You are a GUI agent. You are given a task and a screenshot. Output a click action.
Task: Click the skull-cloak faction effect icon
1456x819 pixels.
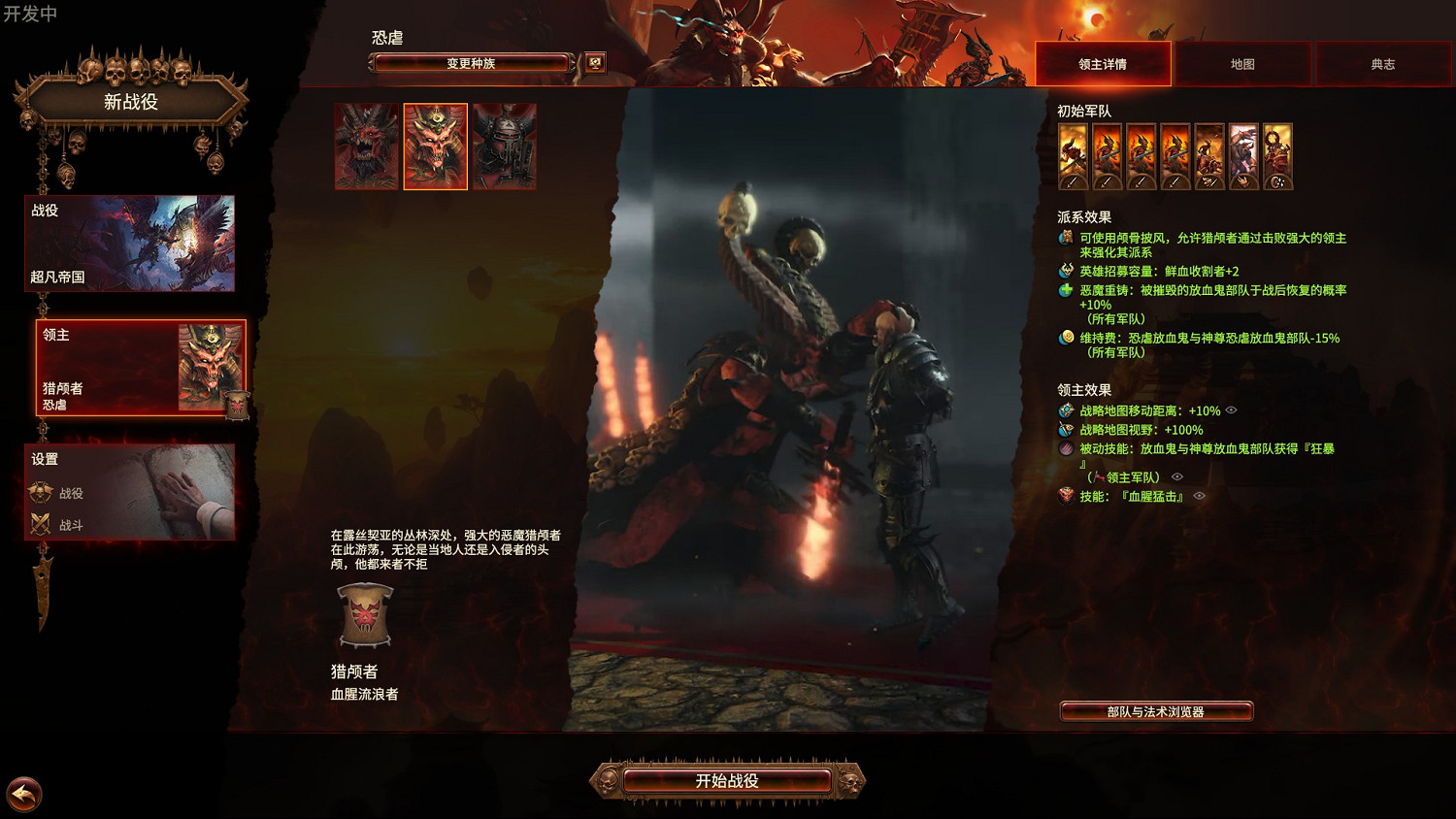tap(1065, 236)
